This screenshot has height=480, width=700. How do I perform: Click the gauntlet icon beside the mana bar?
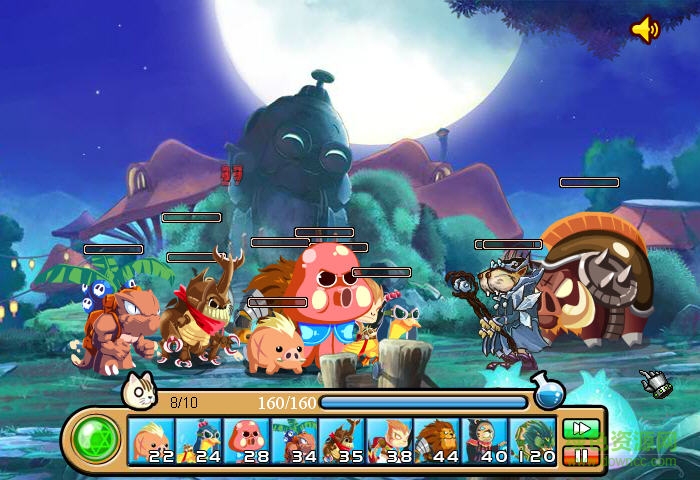click(x=653, y=383)
